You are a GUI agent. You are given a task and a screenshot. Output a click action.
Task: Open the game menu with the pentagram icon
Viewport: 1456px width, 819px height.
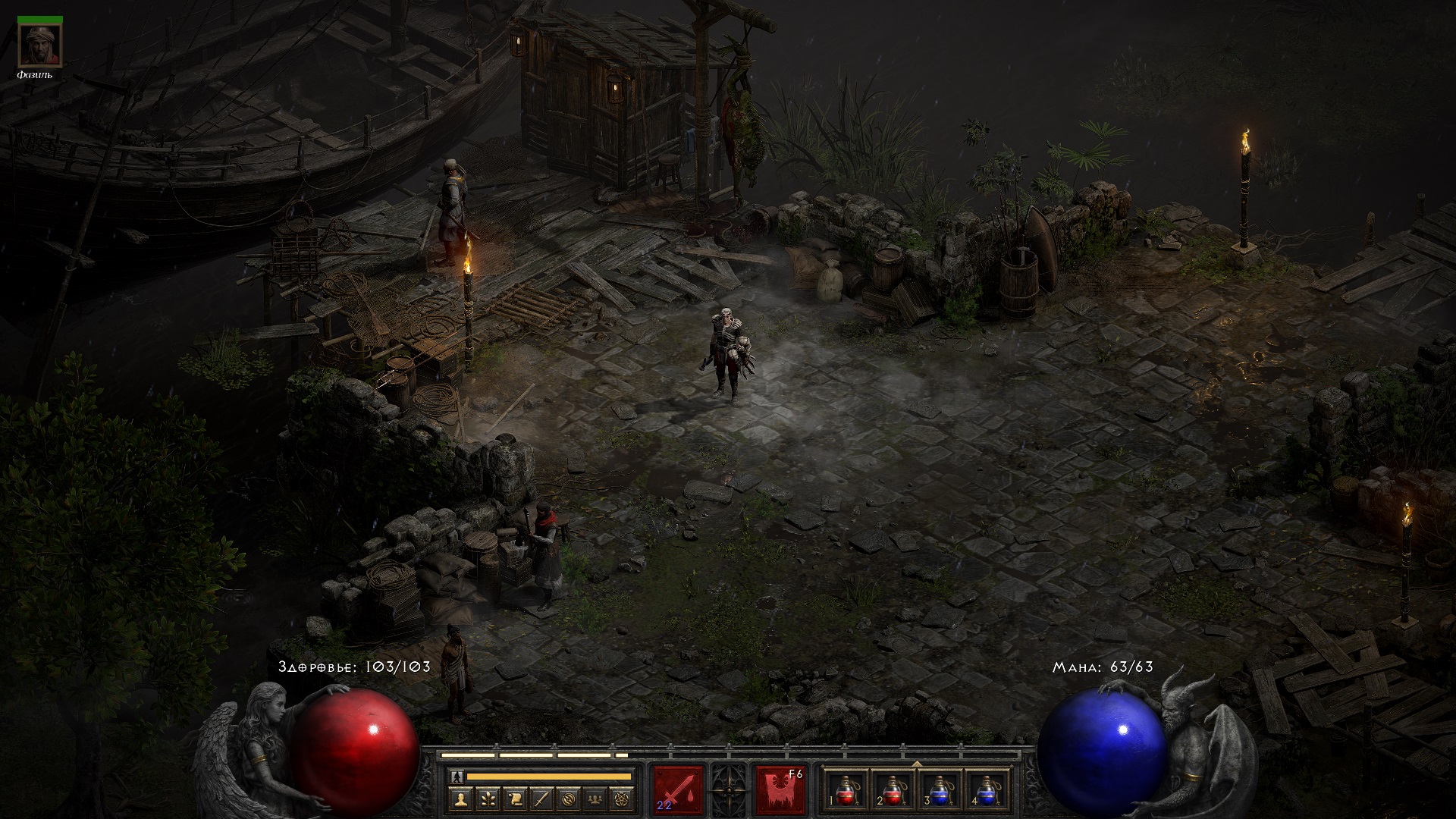click(x=620, y=799)
